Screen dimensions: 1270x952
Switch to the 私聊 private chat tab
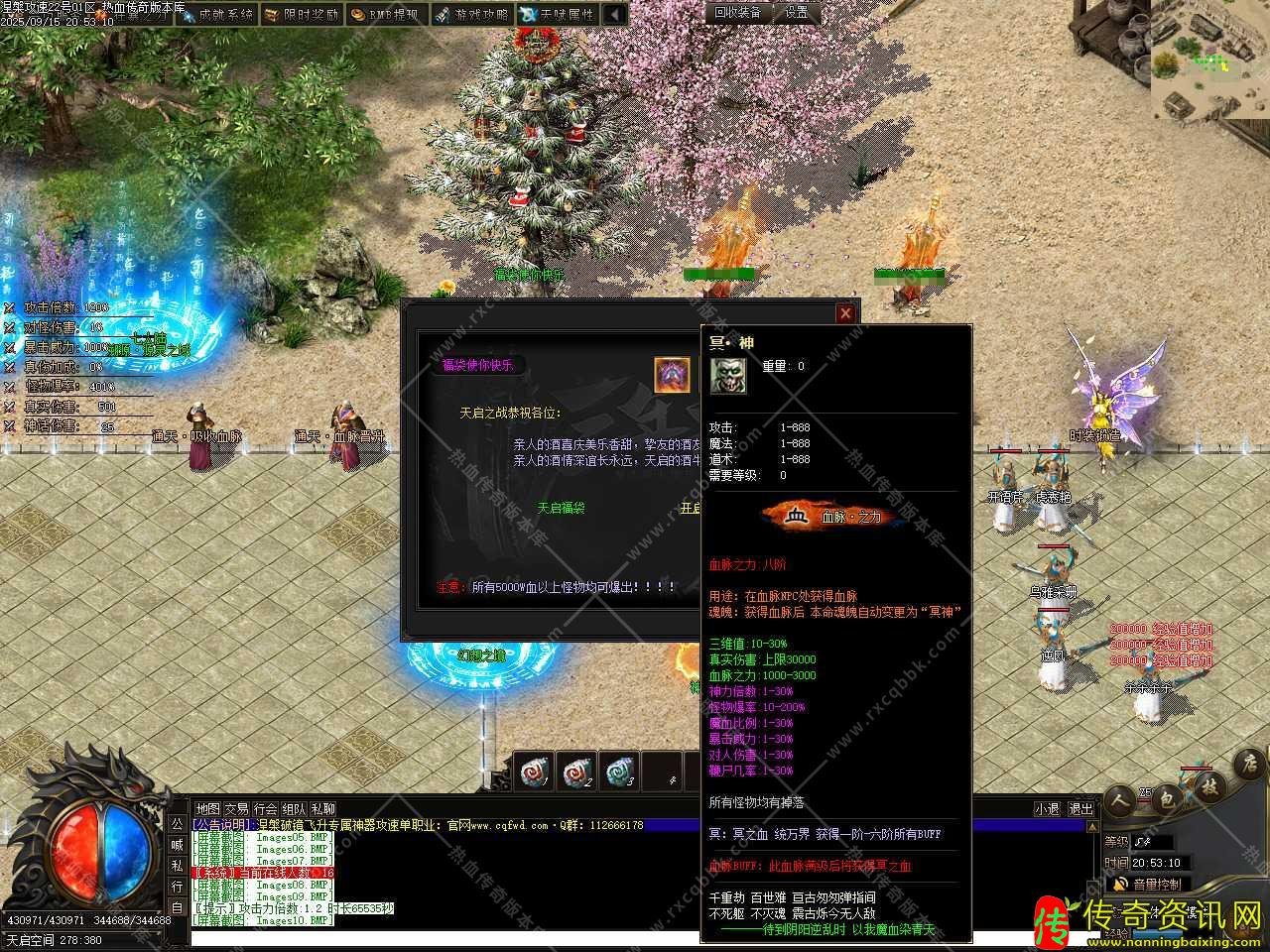pyautogui.click(x=323, y=808)
